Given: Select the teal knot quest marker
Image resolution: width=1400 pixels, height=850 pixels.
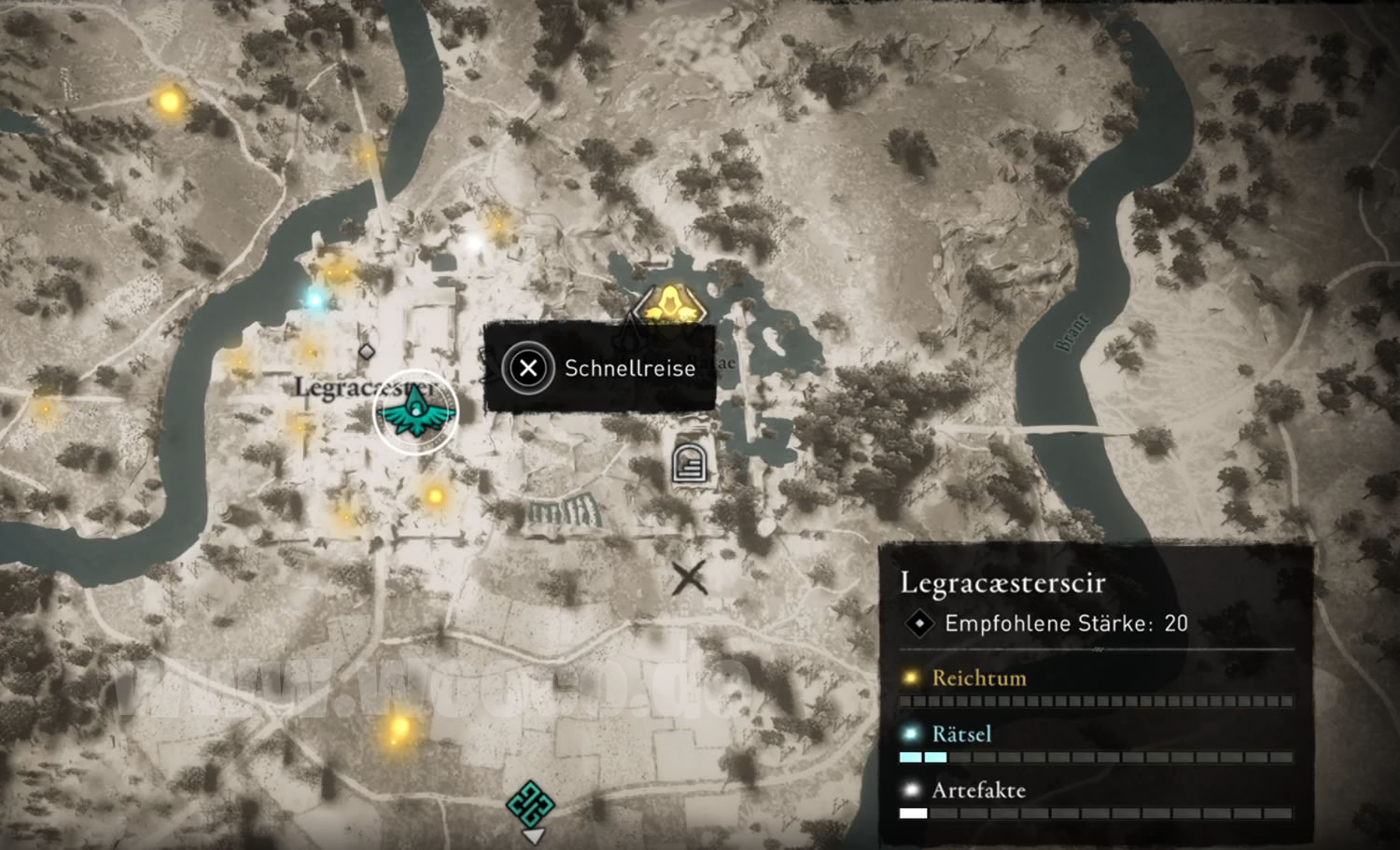Looking at the screenshot, I should [530, 803].
